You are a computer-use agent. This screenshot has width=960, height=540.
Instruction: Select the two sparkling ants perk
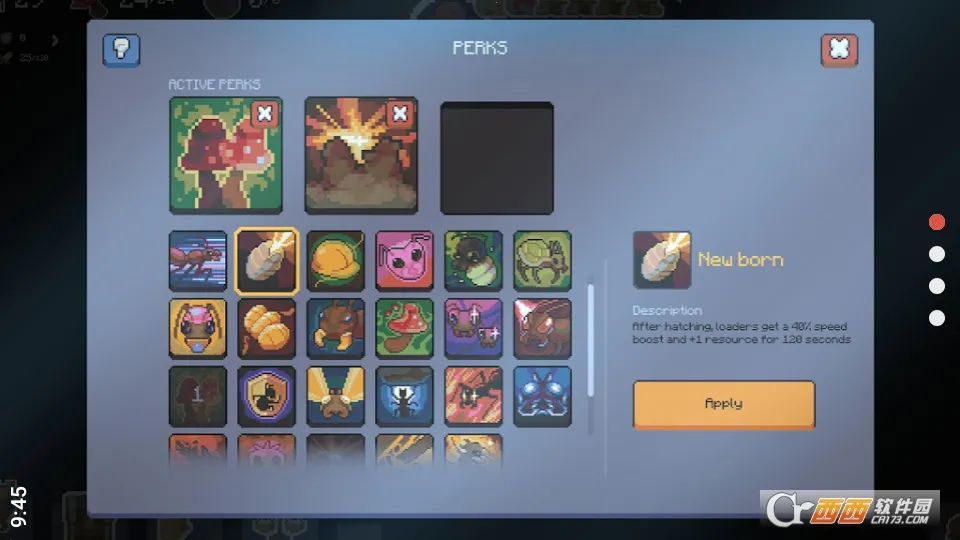pos(473,328)
